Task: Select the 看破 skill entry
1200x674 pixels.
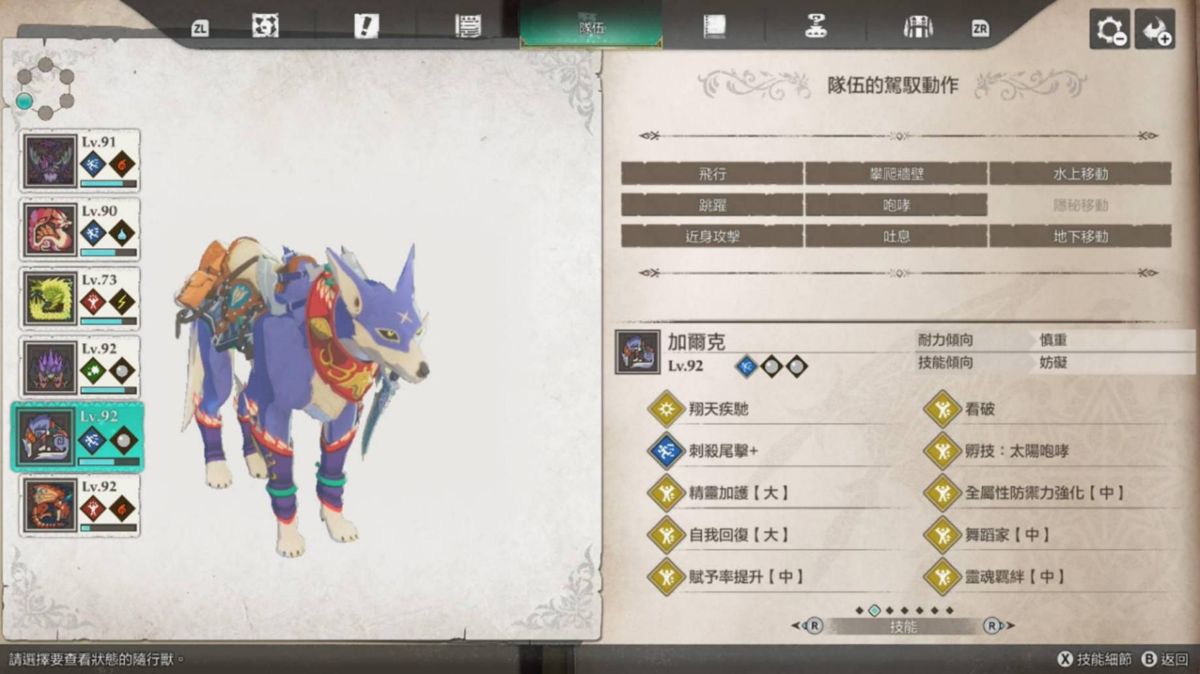Action: coord(980,410)
